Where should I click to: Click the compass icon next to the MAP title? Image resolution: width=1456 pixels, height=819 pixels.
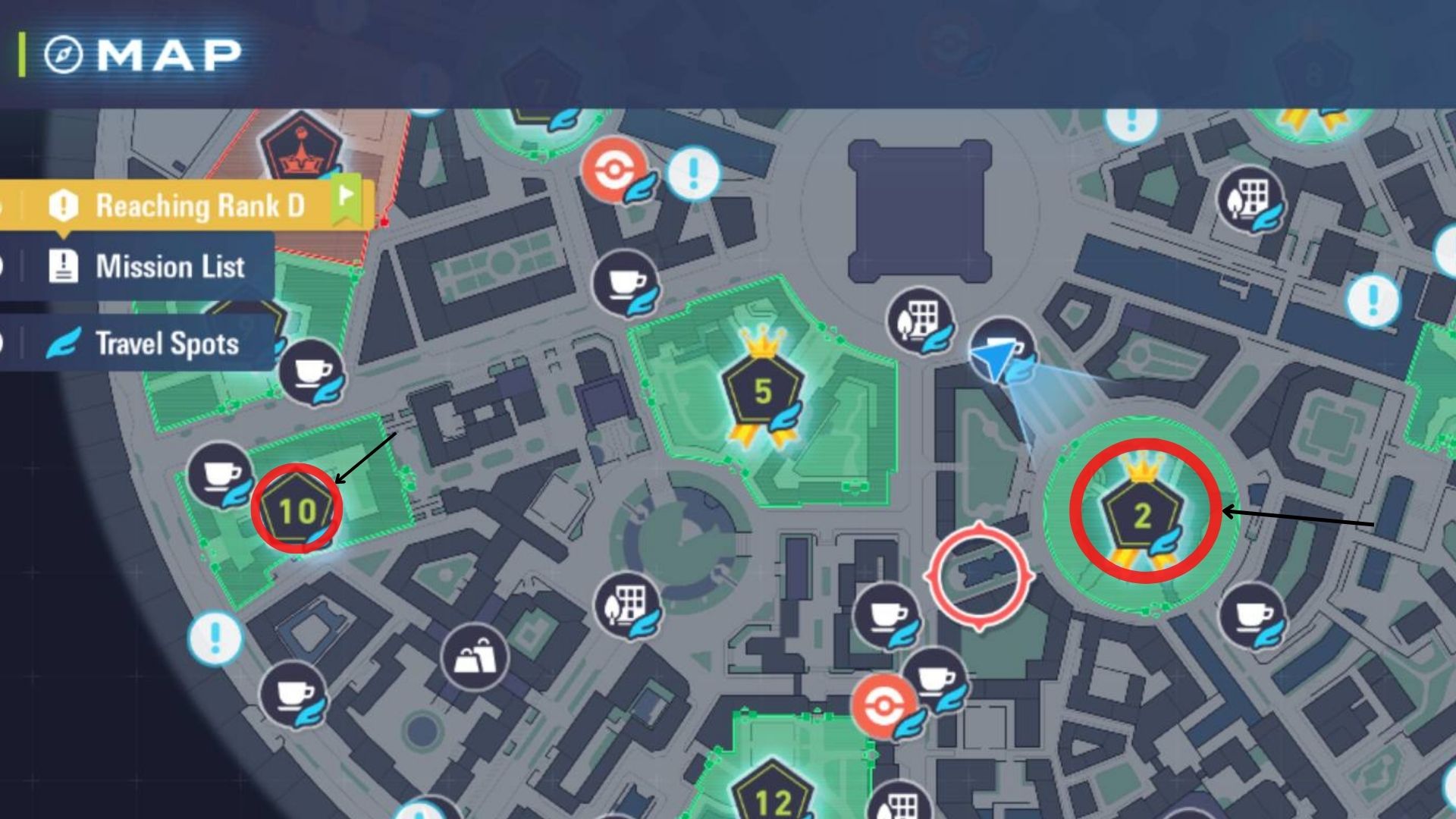tap(65, 52)
